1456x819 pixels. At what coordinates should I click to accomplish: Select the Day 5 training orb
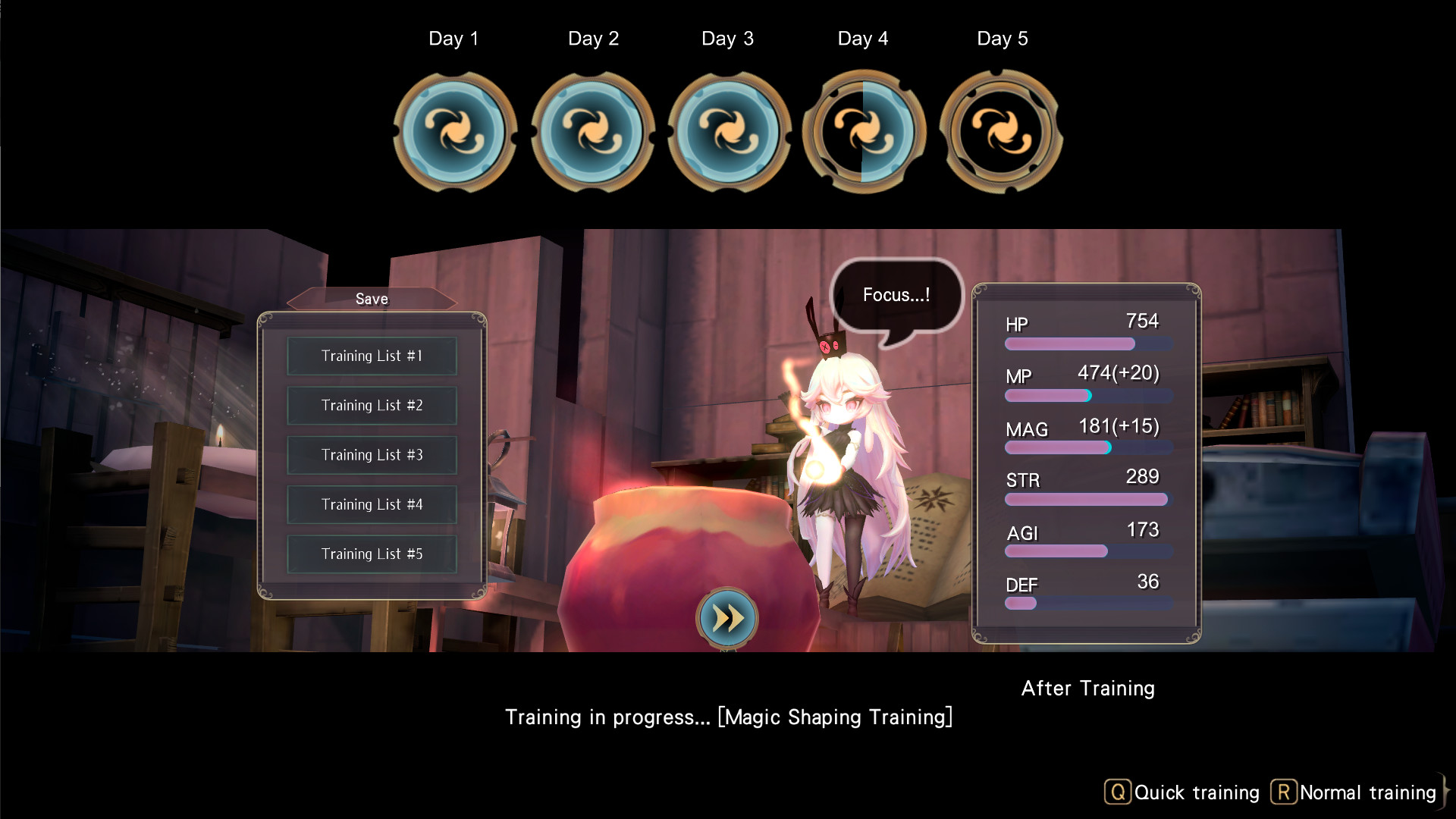pyautogui.click(x=1001, y=131)
